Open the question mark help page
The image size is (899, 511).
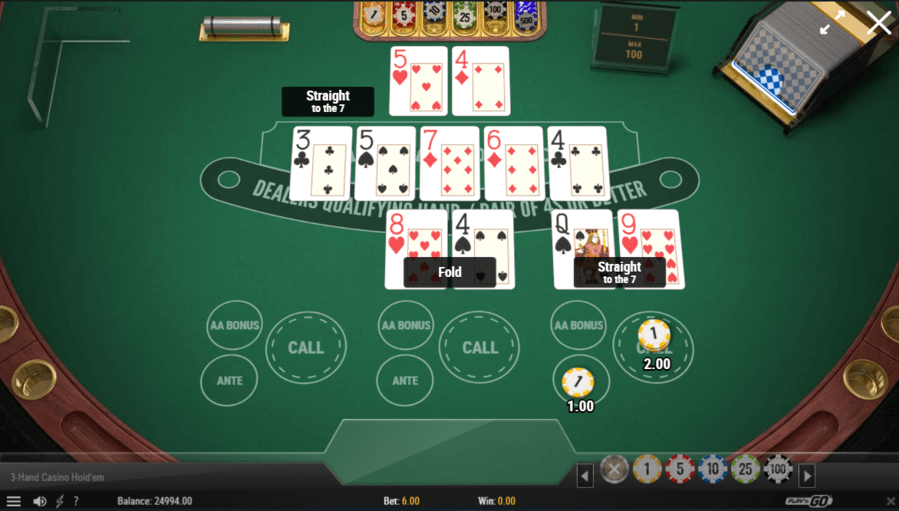click(x=76, y=501)
